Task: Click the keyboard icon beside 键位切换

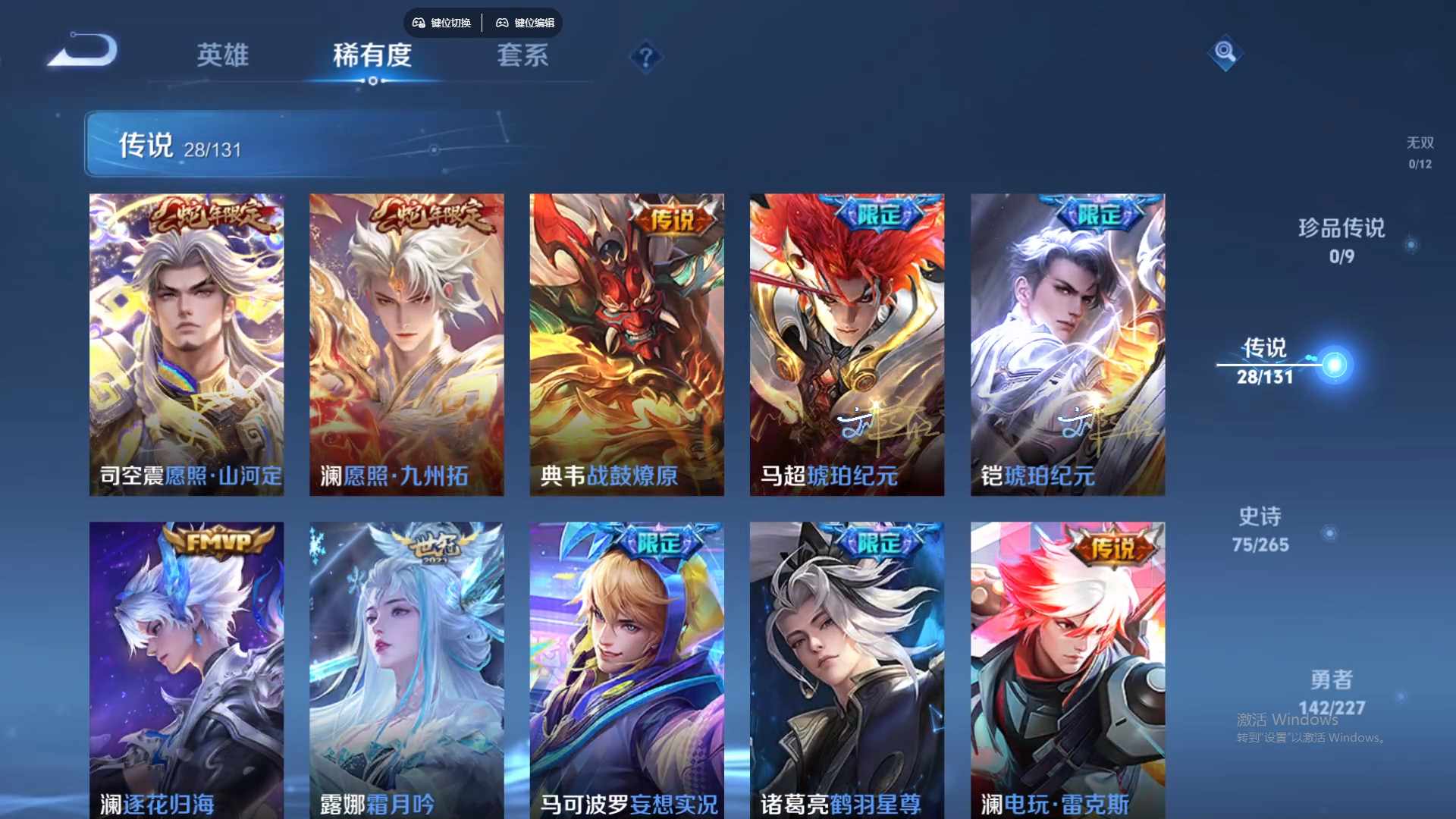Action: (x=418, y=23)
